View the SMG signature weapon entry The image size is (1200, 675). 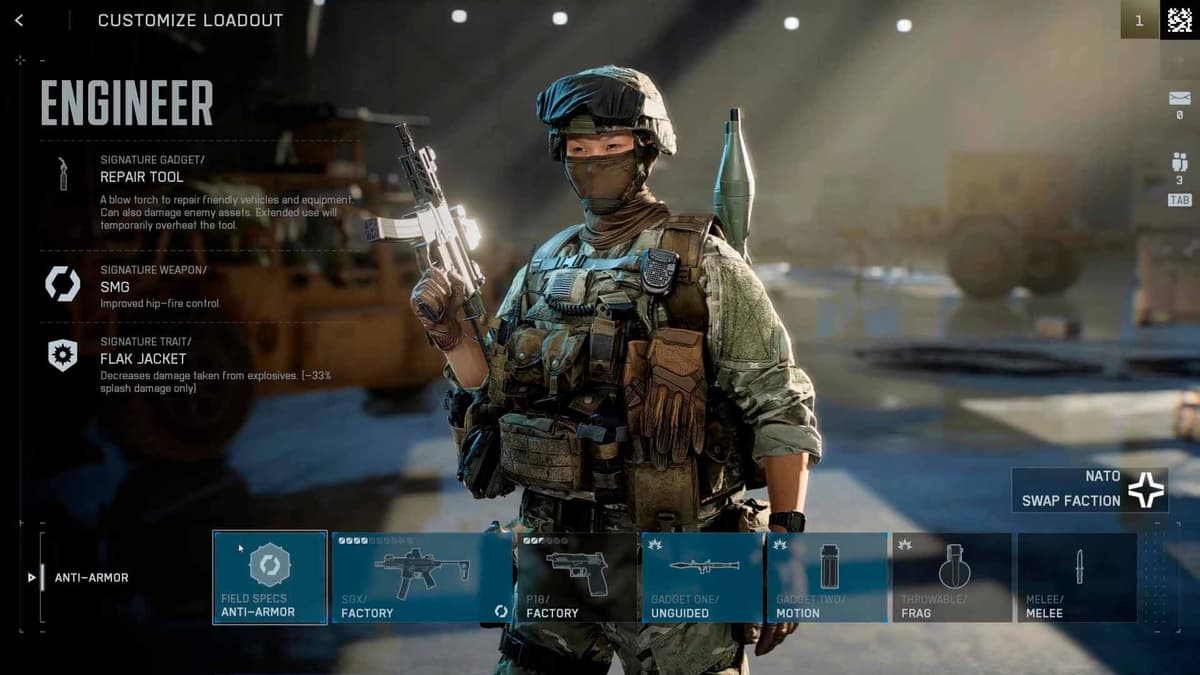[114, 287]
